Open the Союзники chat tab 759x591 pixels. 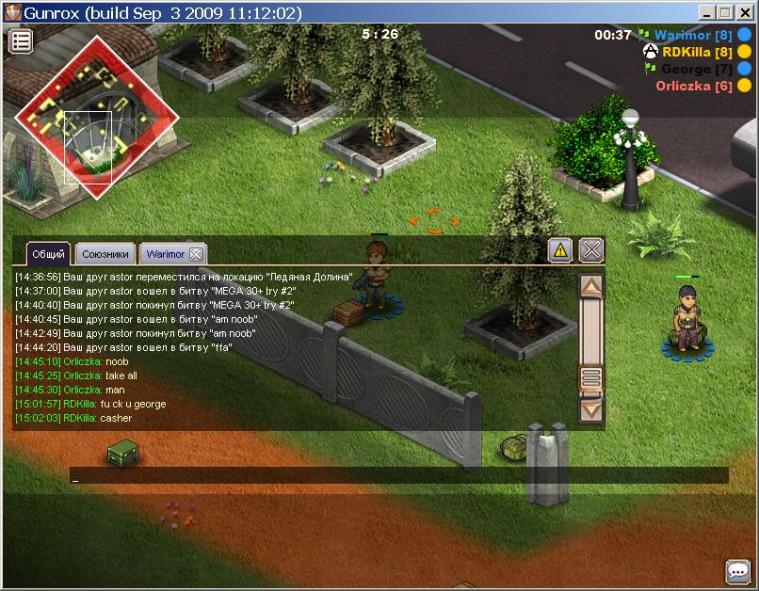105,254
